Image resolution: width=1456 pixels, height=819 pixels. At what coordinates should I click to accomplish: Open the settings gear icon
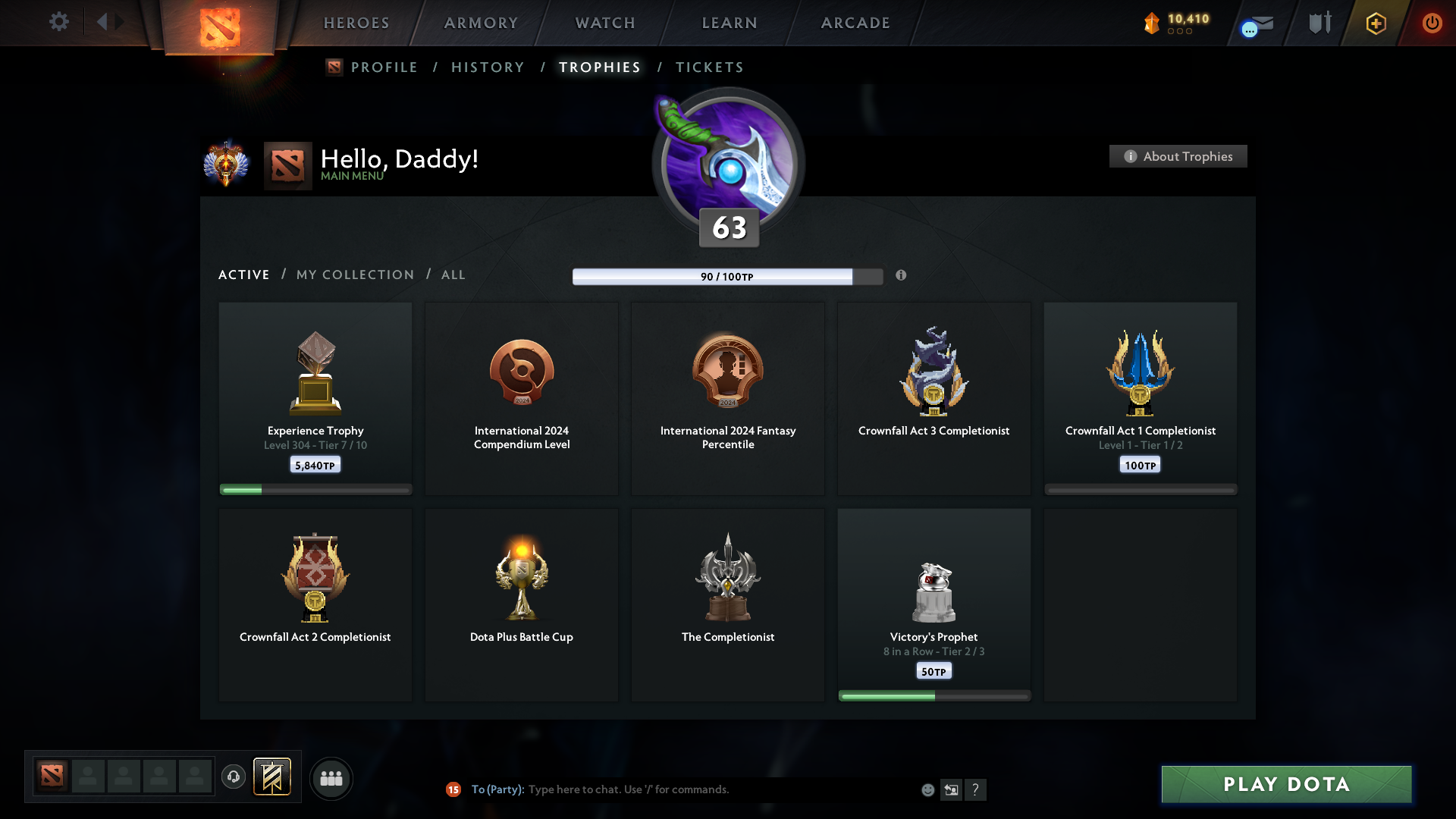pos(59,22)
